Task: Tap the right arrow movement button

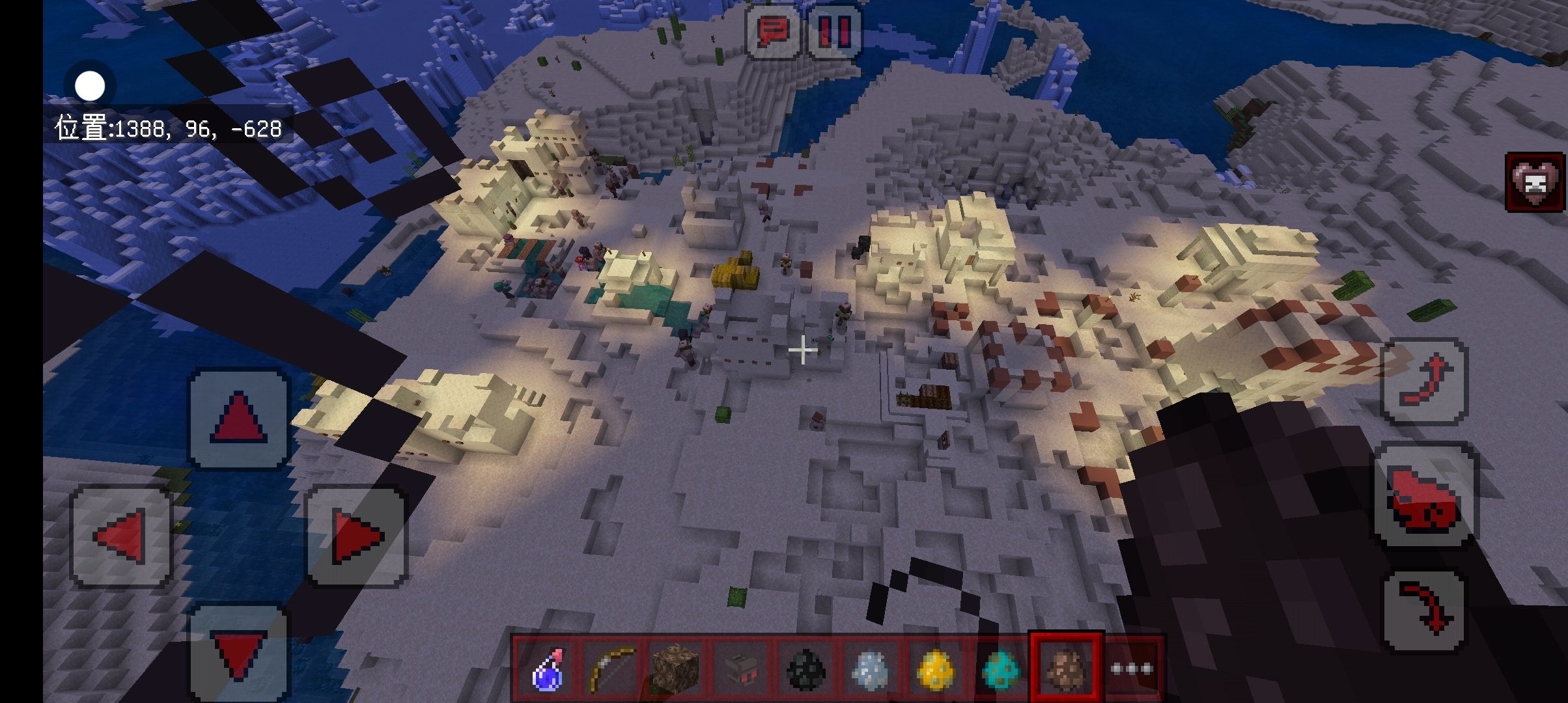Action: coord(356,537)
